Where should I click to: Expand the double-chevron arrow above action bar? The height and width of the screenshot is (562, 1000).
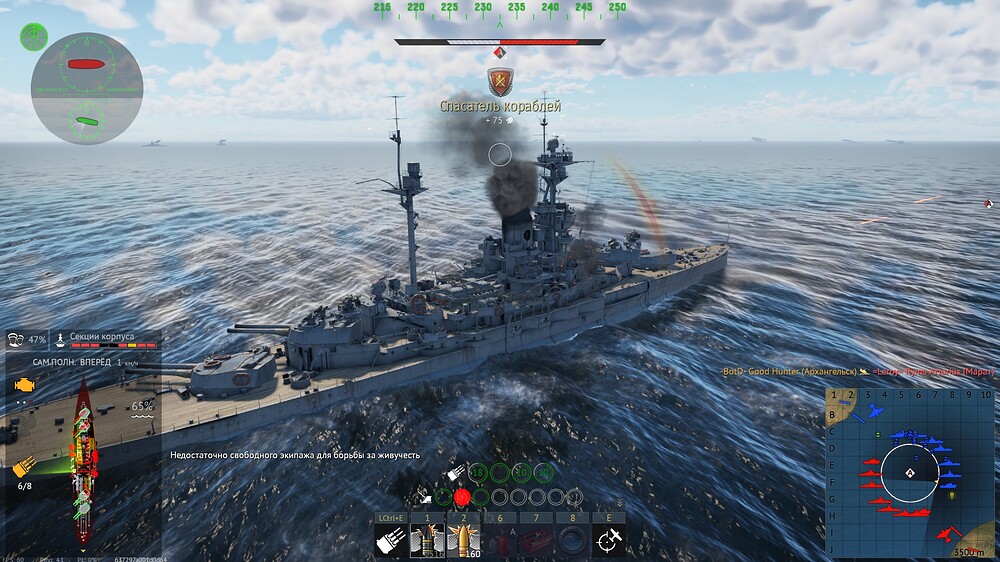coord(619,502)
